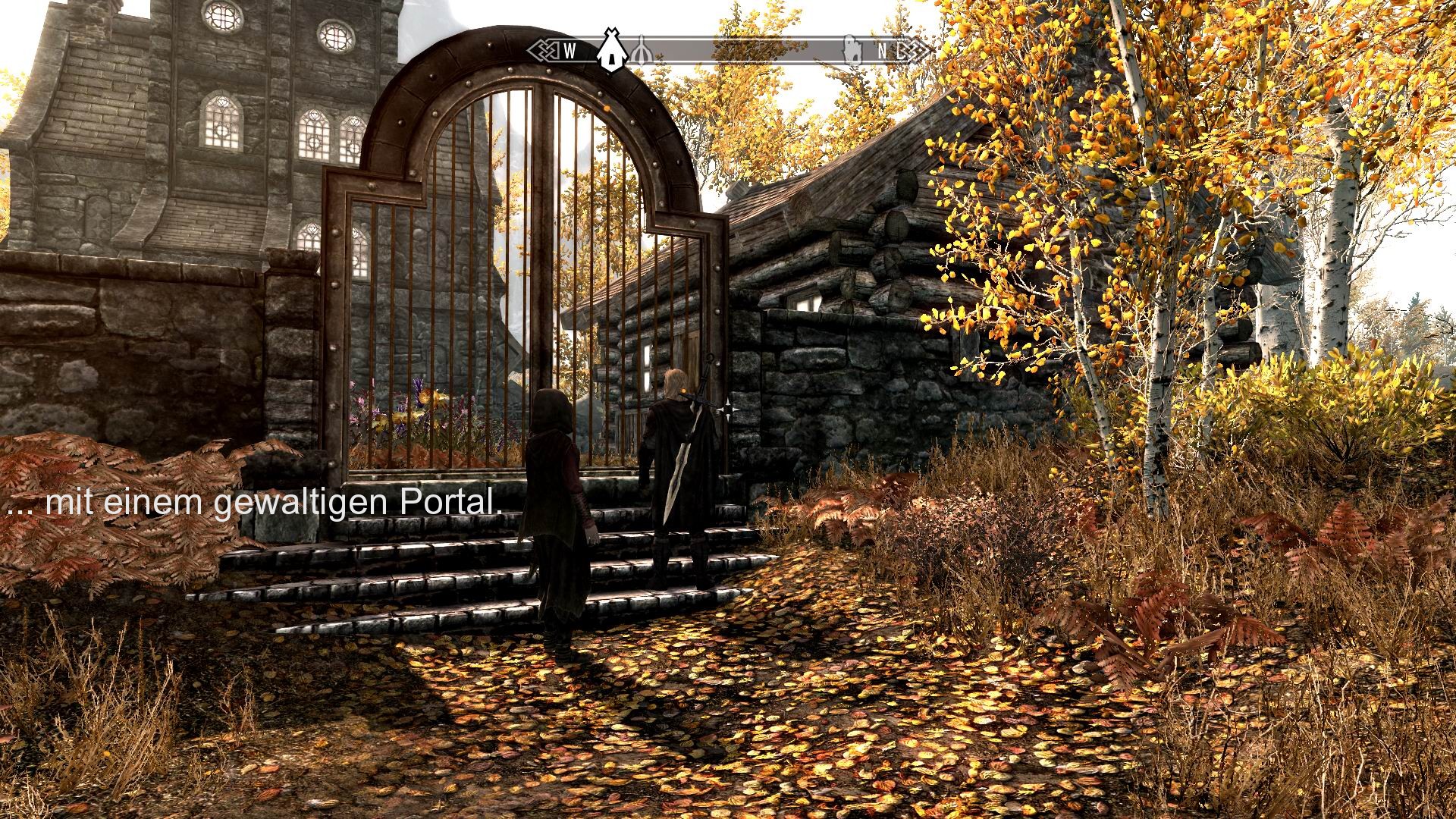Select the white settlement icon on the compass
Image resolution: width=1456 pixels, height=819 pixels.
pos(610,49)
